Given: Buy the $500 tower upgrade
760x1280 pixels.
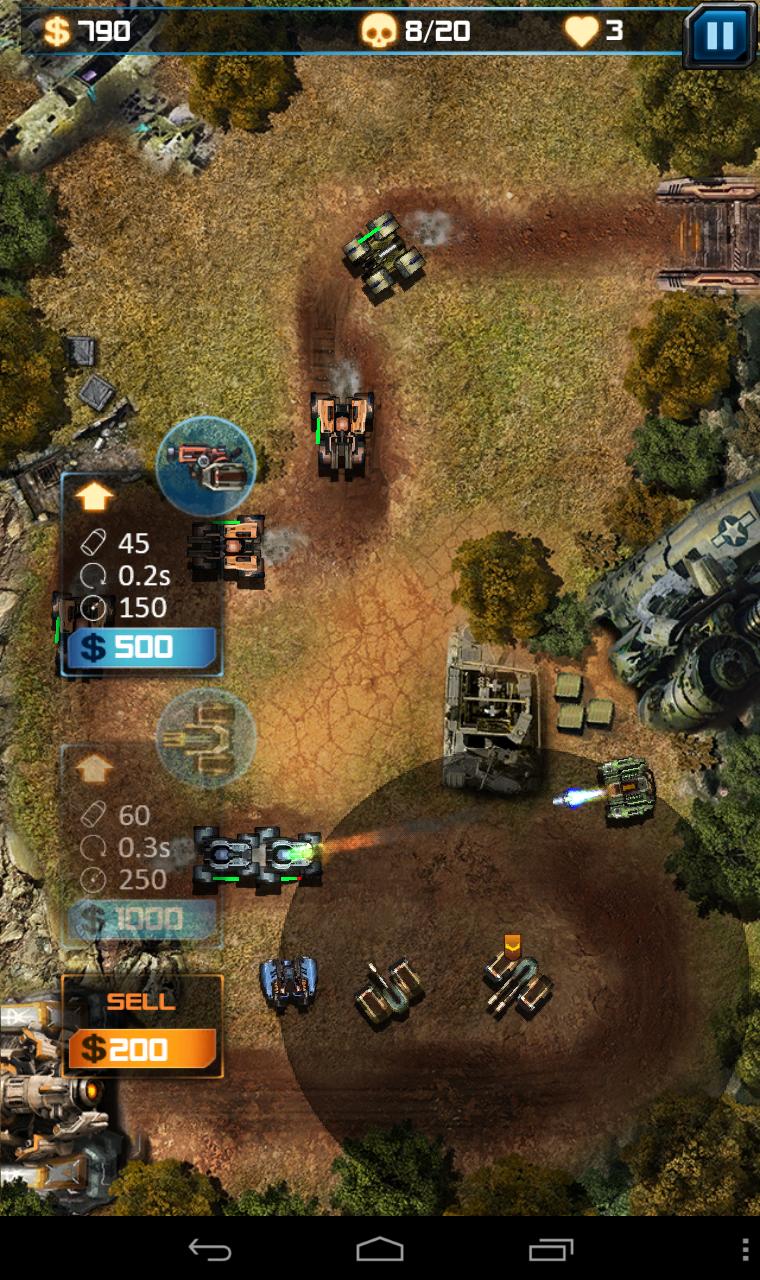Looking at the screenshot, I should [140, 648].
